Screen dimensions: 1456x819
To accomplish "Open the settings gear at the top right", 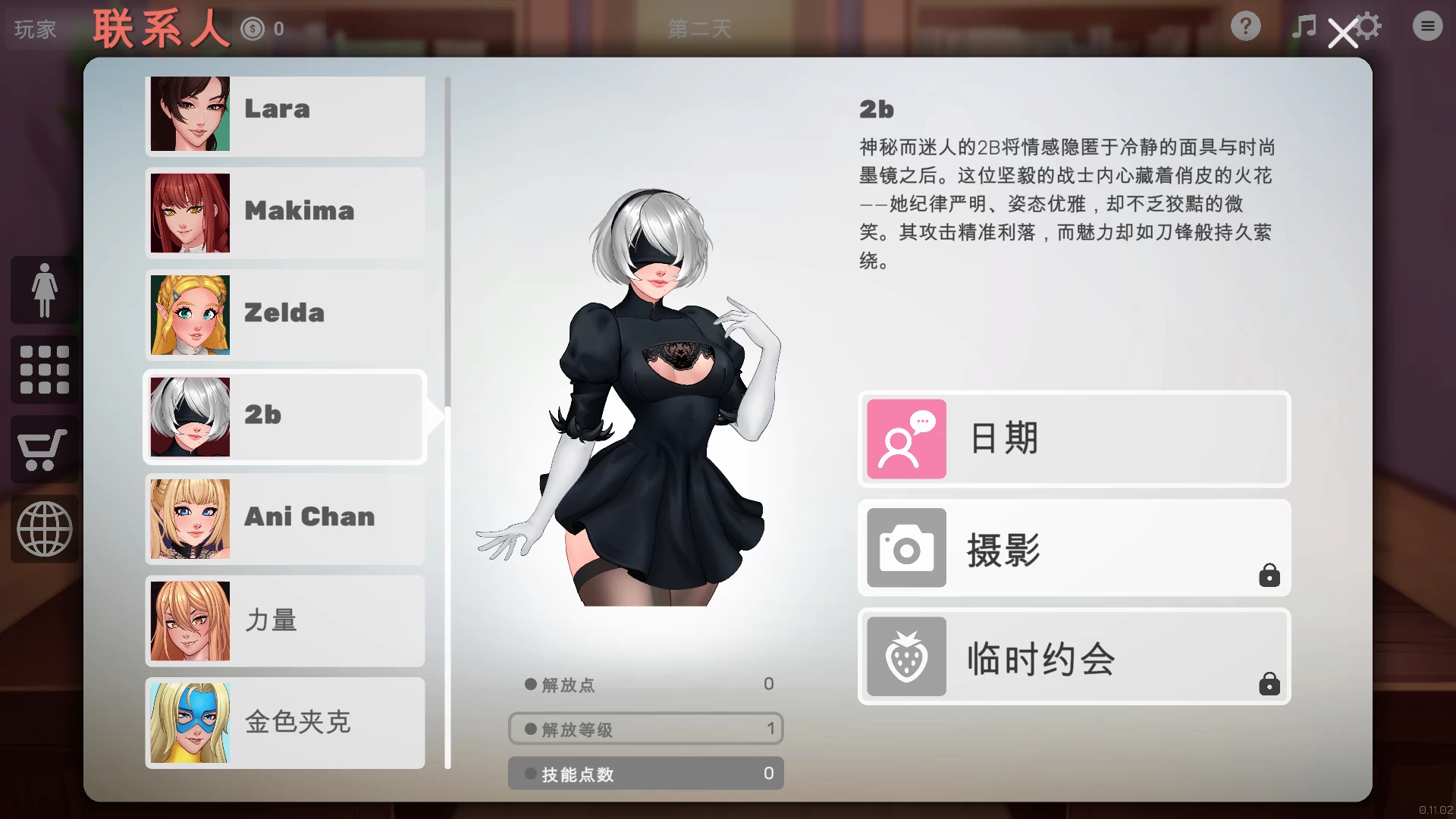I will pyautogui.click(x=1370, y=26).
